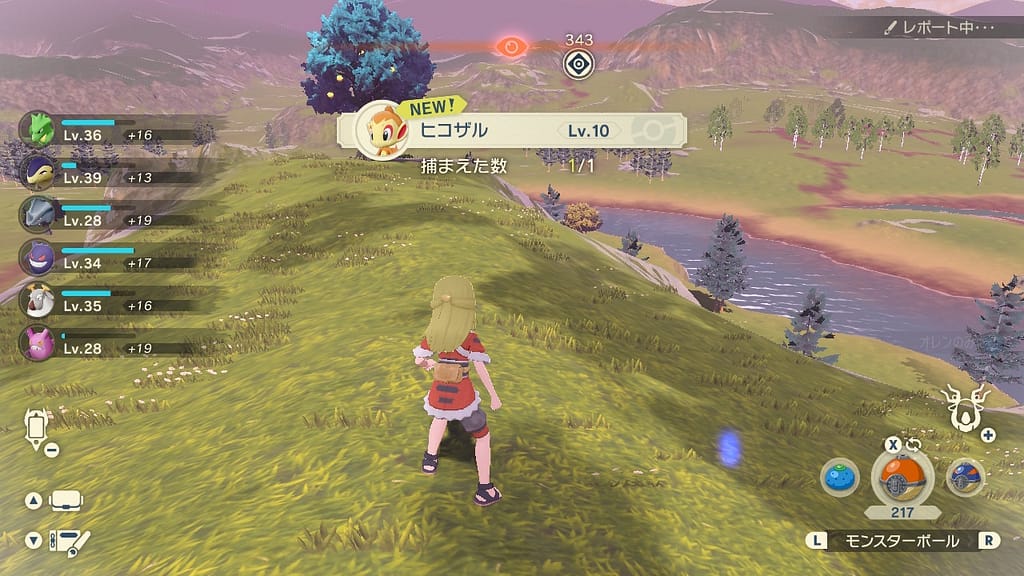Select the pink Lv.28 party Pokémon

coord(37,343)
